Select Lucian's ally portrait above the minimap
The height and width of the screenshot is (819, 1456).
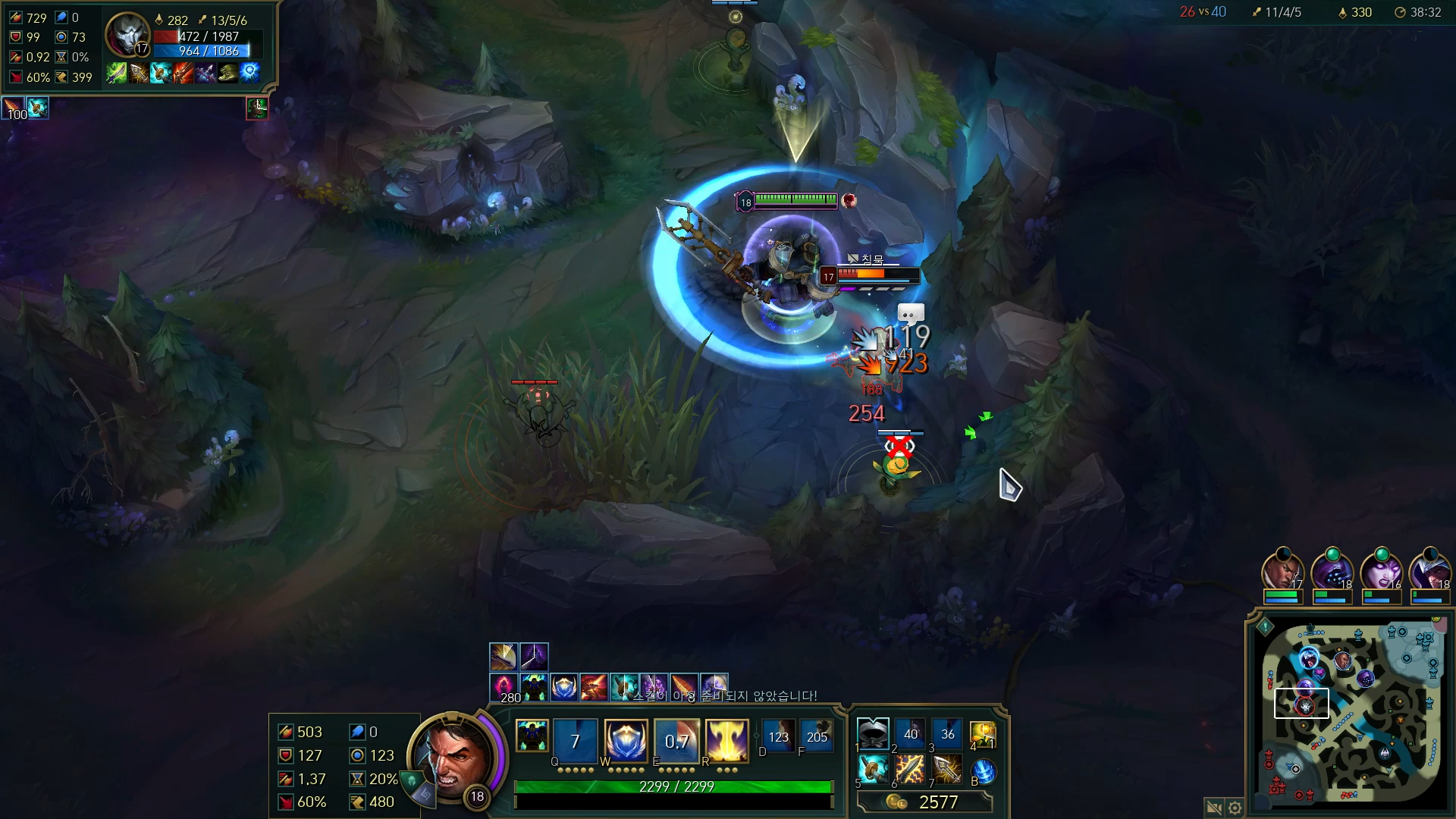1282,571
